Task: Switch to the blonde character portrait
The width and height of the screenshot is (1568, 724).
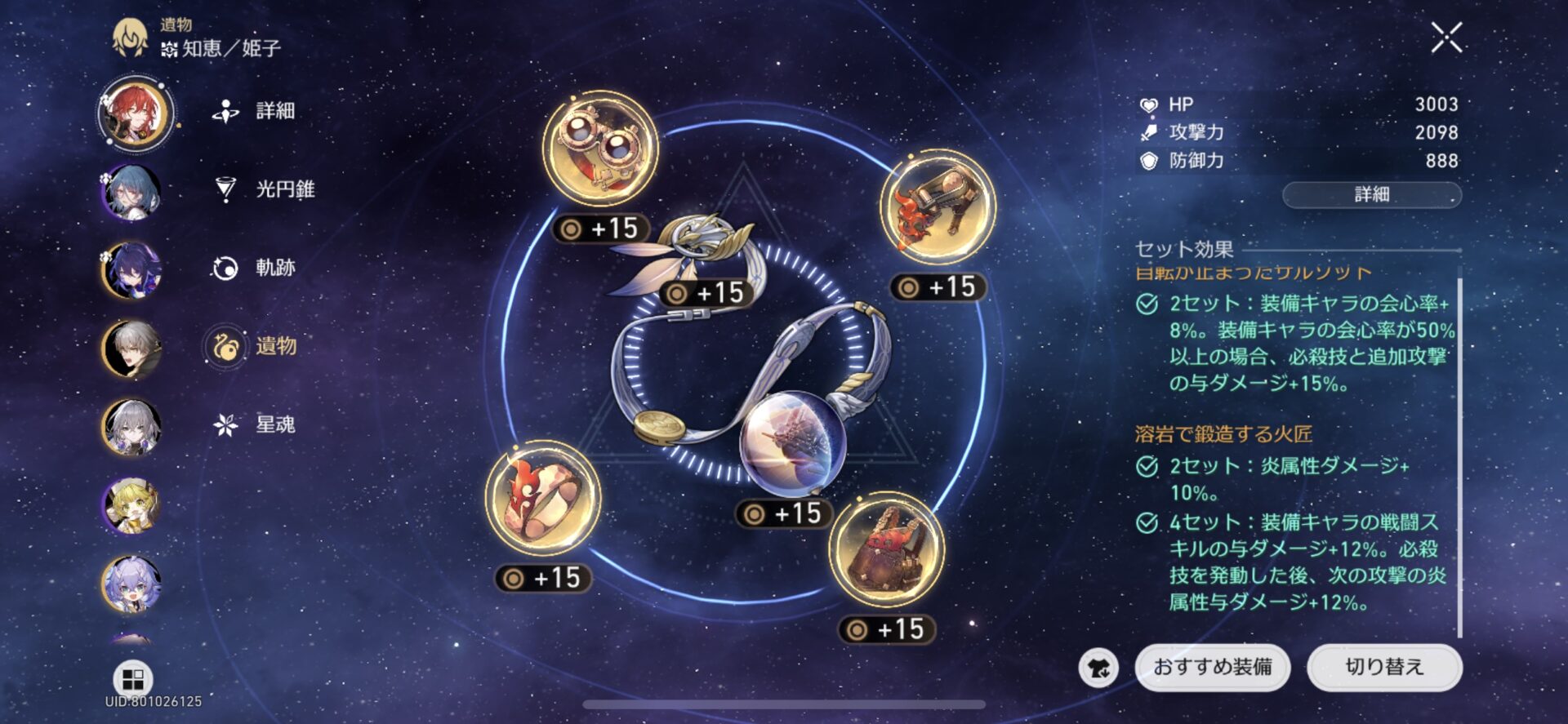Action: (131, 506)
